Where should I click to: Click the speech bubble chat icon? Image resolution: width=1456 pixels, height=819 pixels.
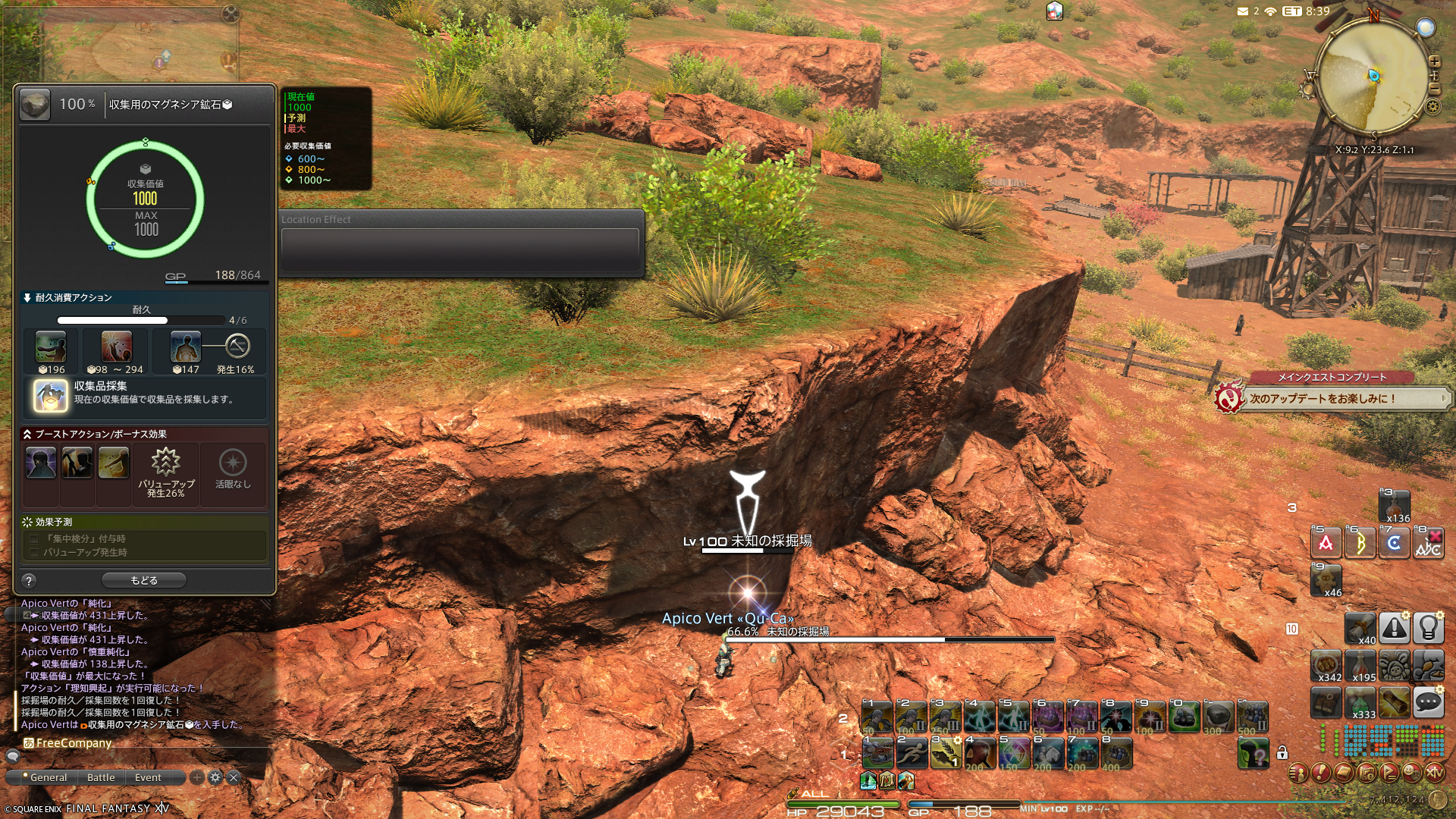[1428, 703]
